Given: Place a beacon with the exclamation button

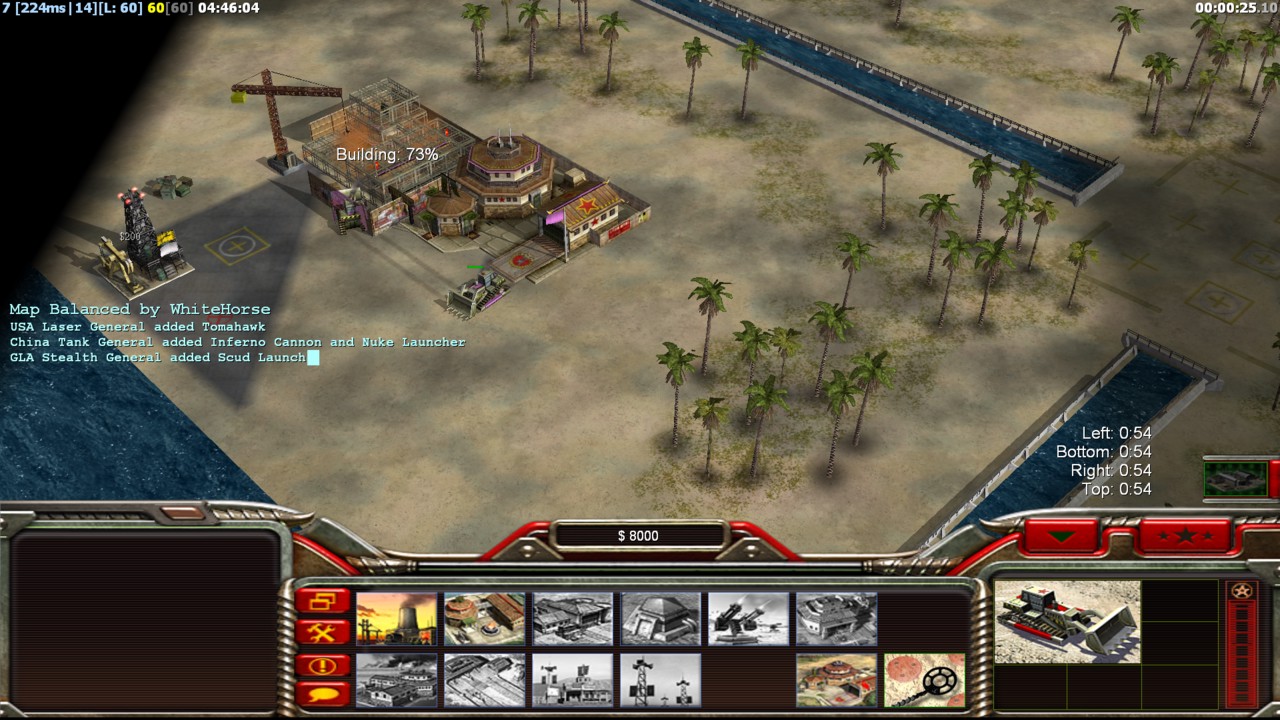Looking at the screenshot, I should 323,665.
